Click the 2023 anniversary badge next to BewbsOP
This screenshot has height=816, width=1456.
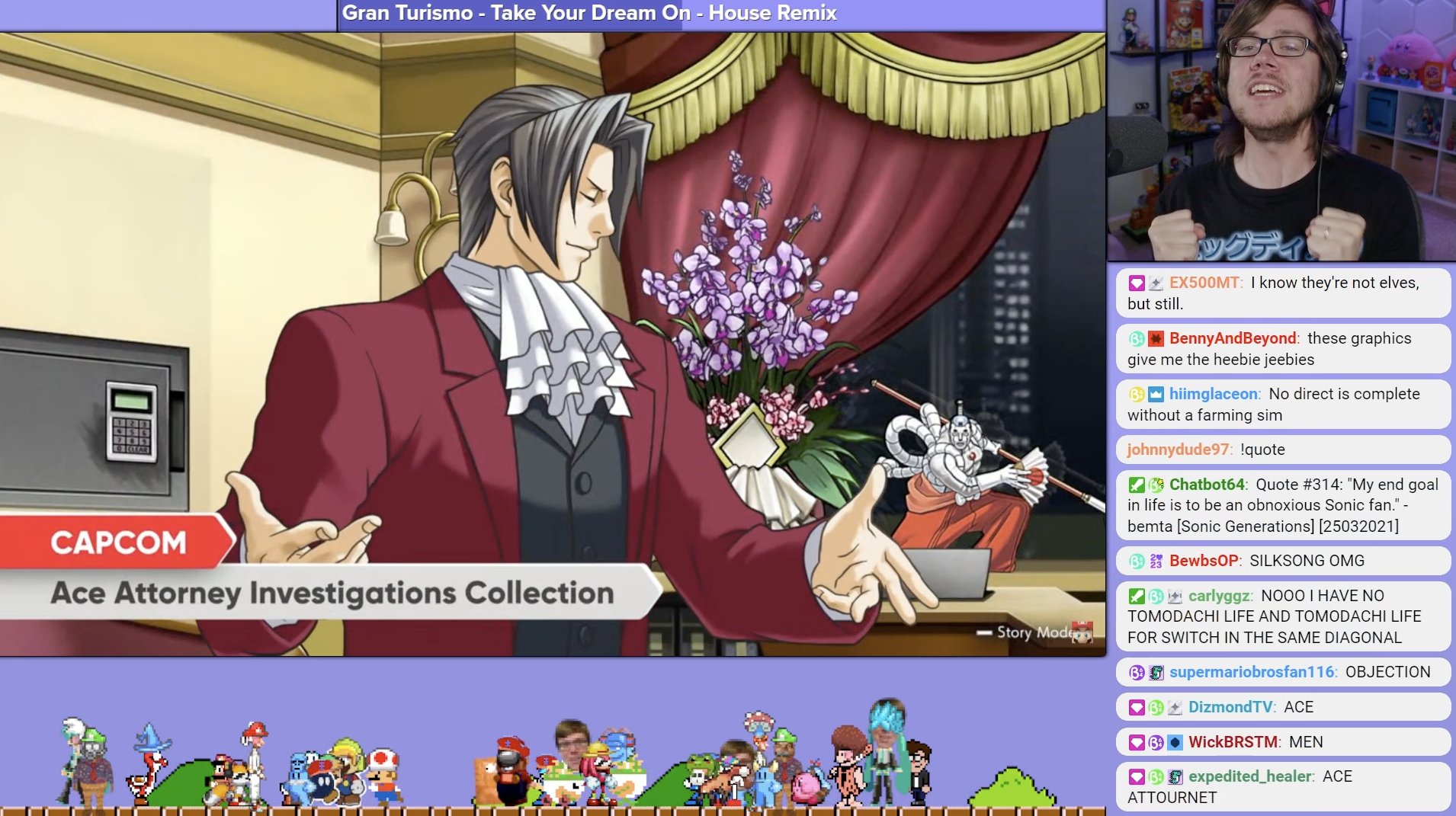pos(1156,562)
